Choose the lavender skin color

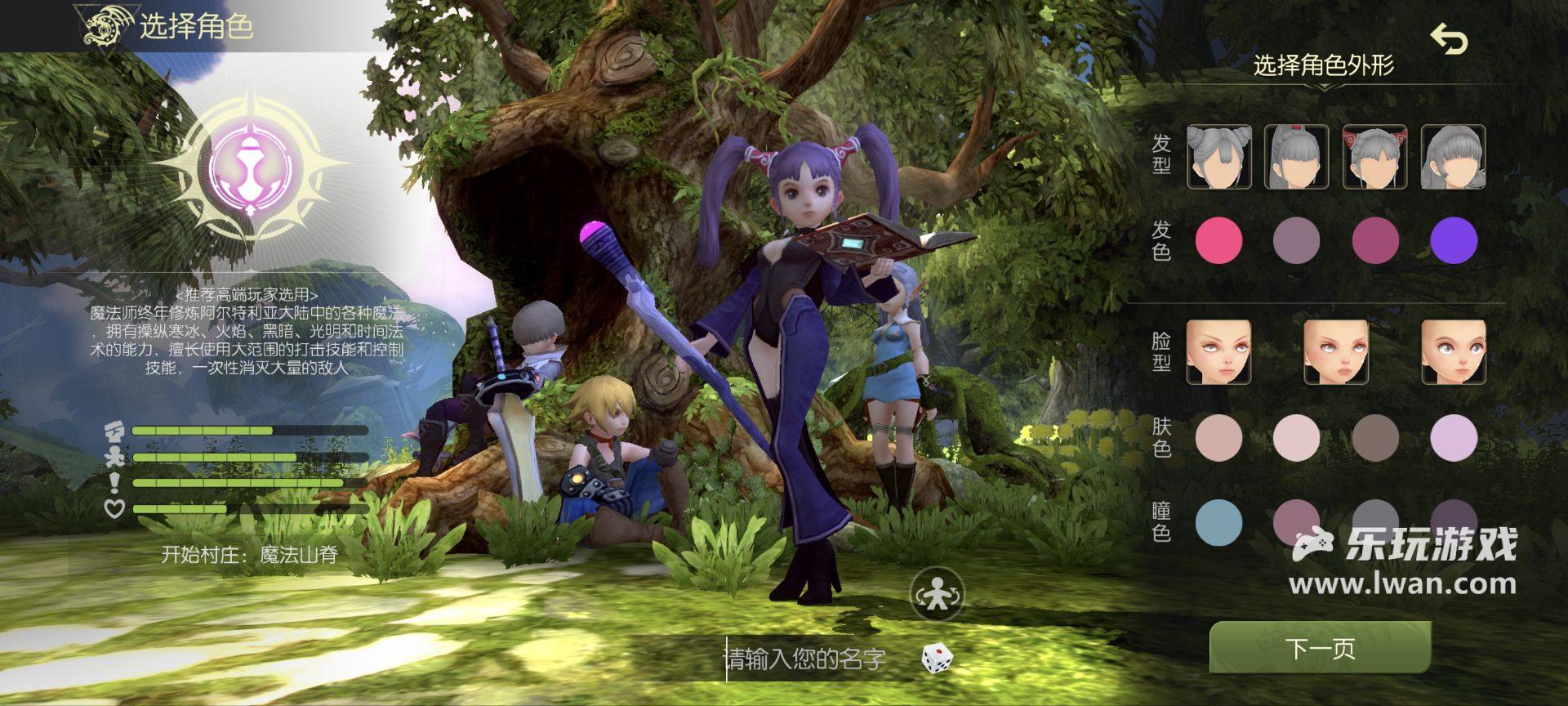click(x=1454, y=437)
